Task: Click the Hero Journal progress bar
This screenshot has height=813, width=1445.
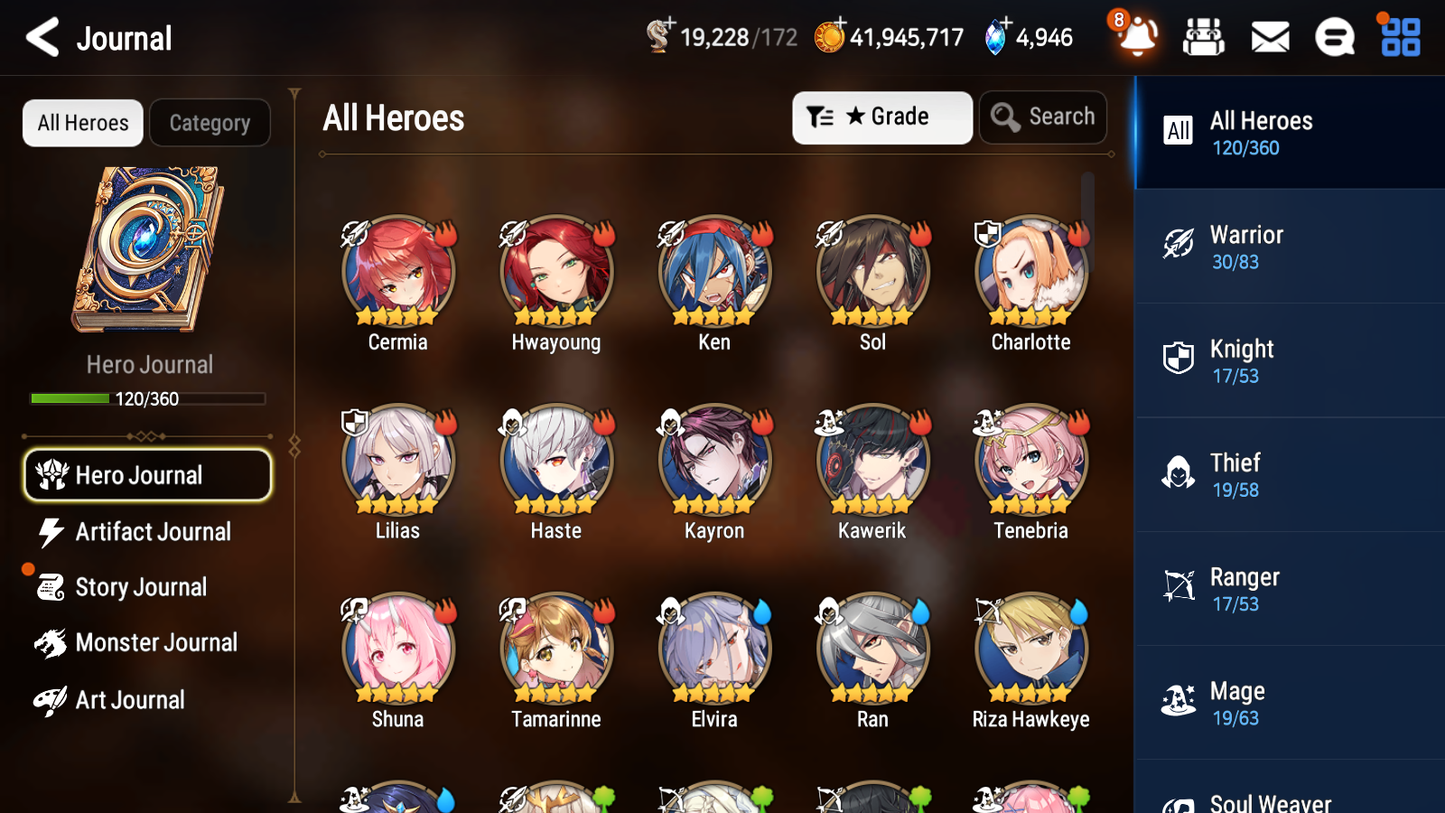Action: 149,398
